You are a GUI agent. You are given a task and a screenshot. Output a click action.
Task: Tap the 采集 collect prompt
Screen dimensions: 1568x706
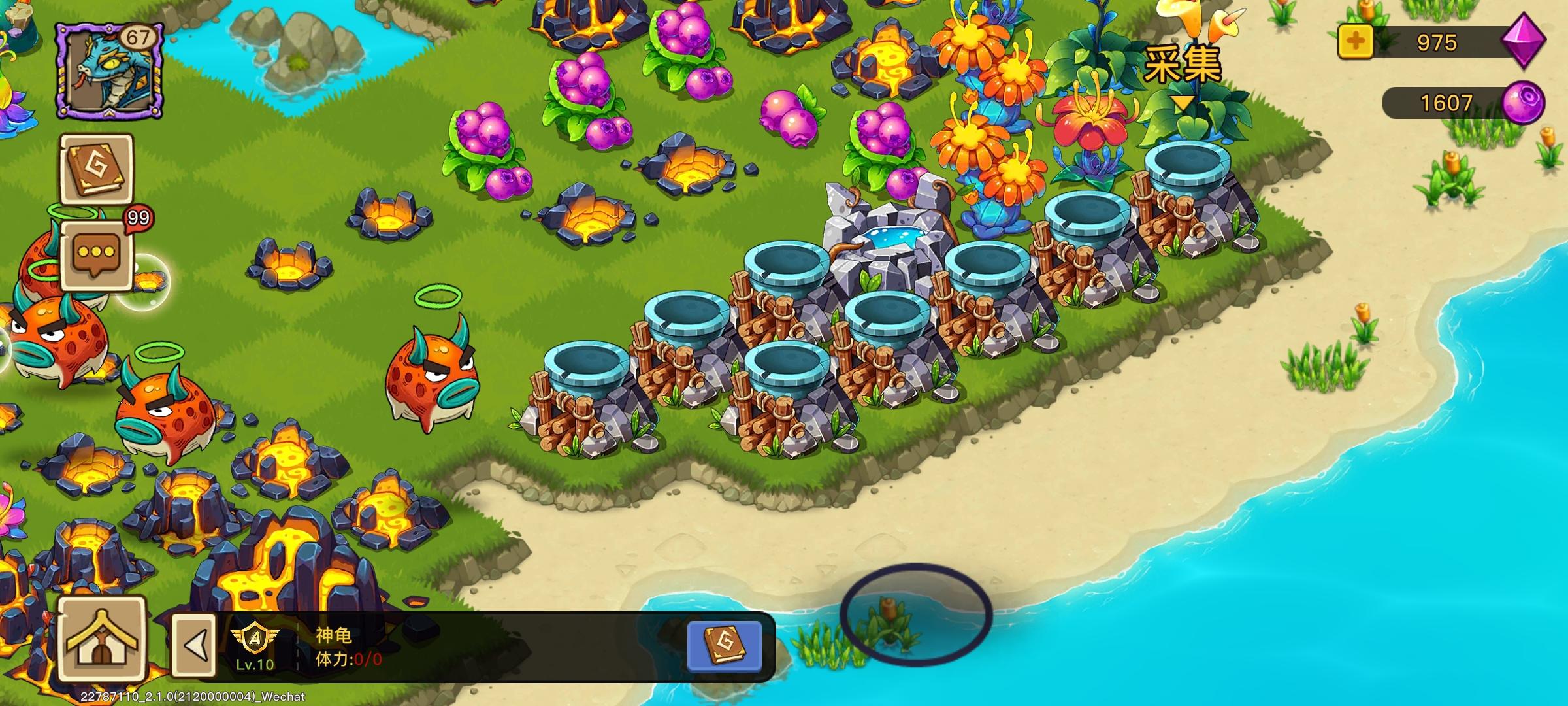click(x=1184, y=62)
